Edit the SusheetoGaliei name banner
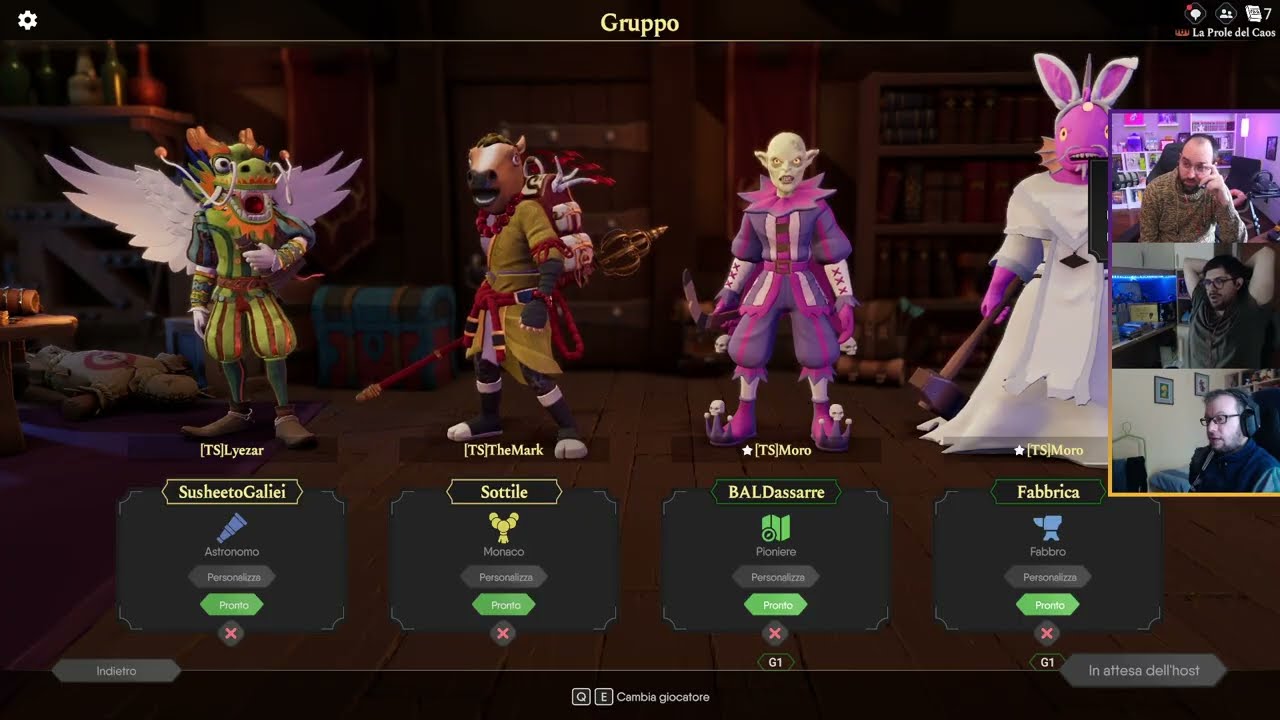Viewport: 1280px width, 720px height. click(232, 492)
